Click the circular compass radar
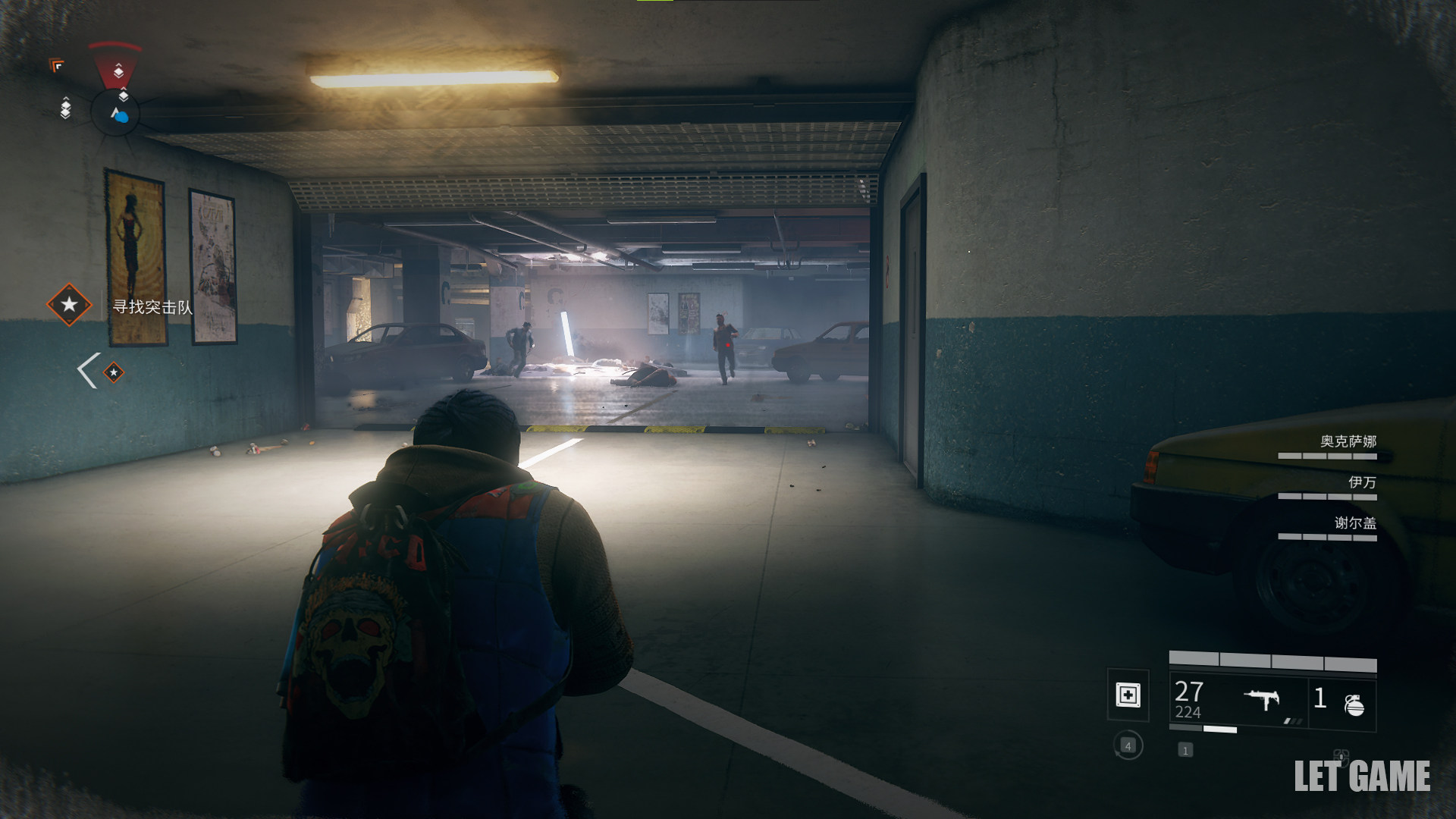1456x819 pixels. pos(115,114)
